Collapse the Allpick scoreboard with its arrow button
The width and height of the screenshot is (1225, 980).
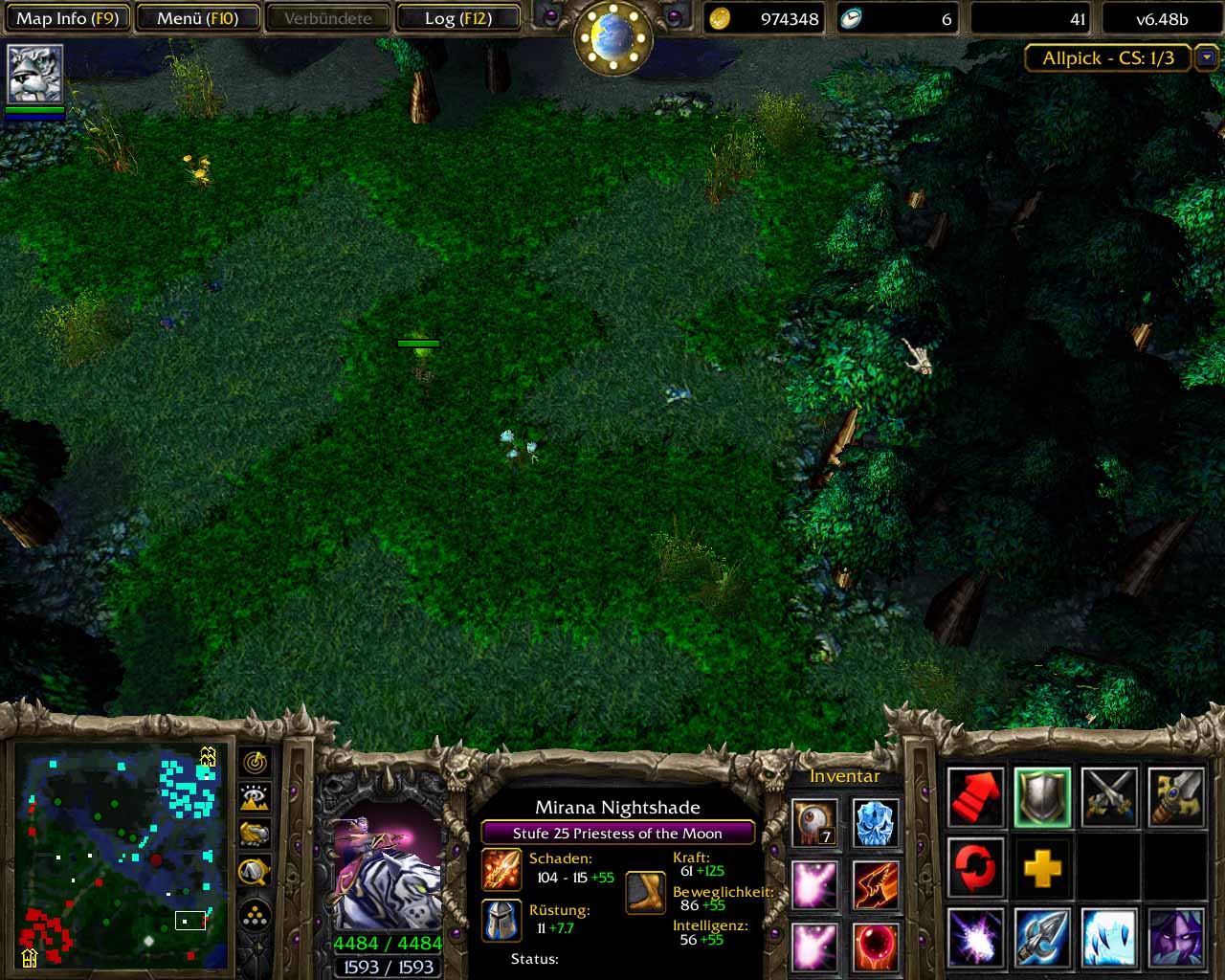coord(1206,57)
